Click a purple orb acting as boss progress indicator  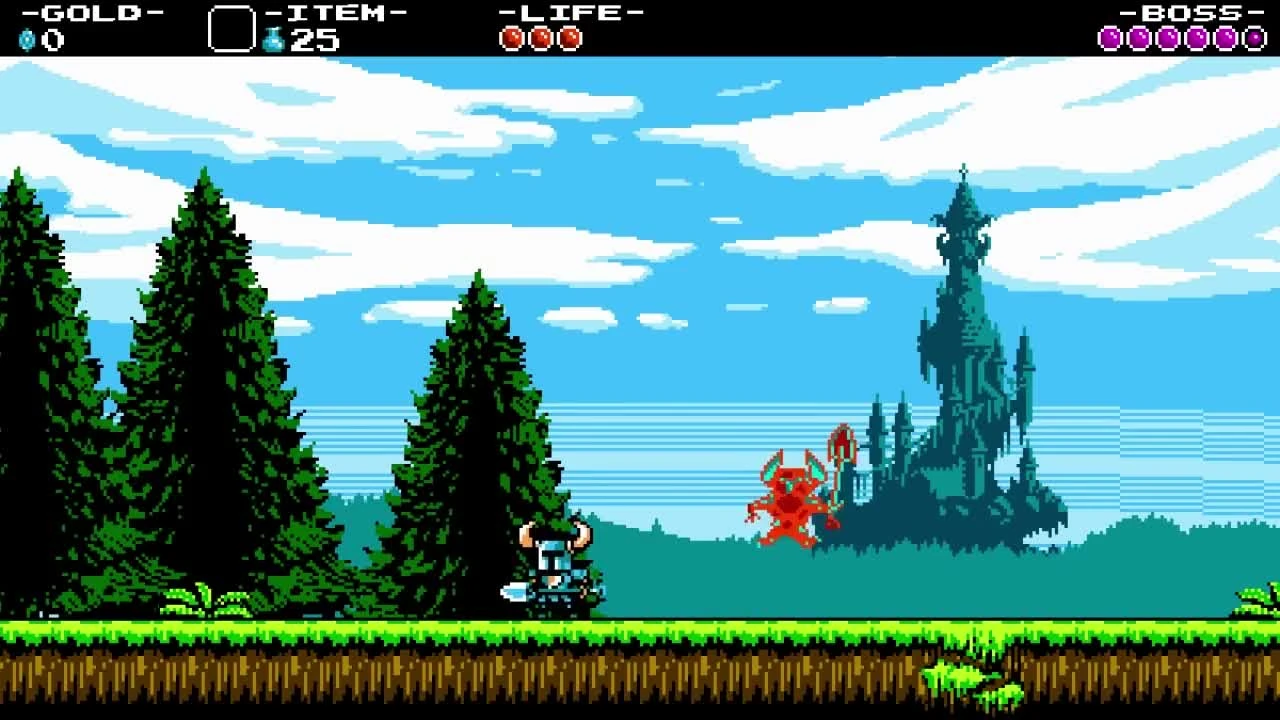tap(1140, 37)
